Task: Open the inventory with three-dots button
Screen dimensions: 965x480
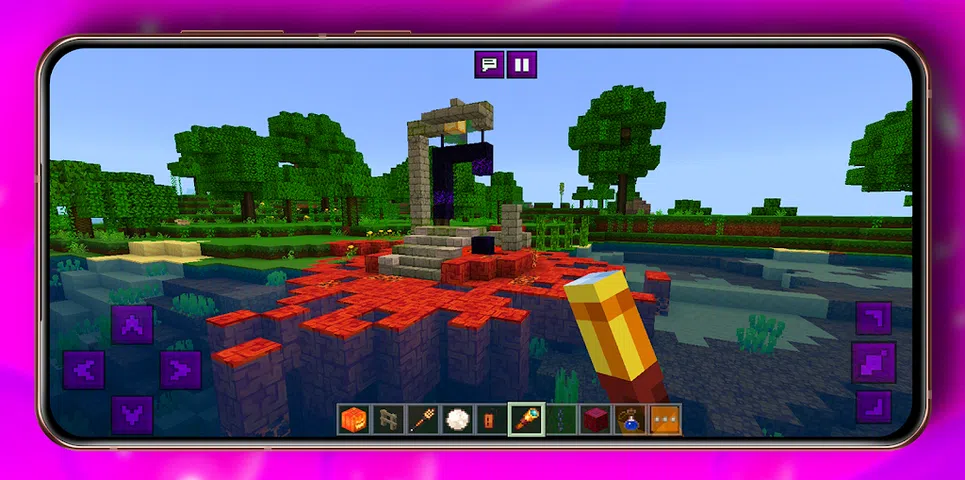Action: click(x=665, y=419)
